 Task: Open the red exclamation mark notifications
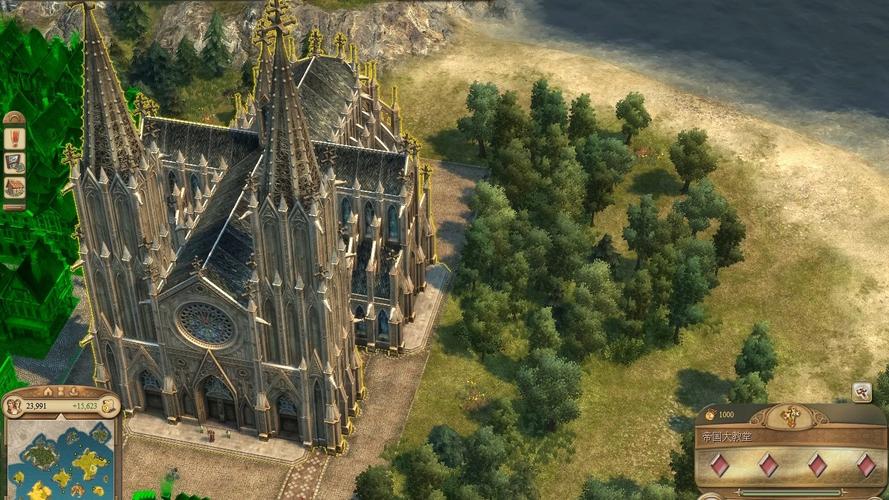click(14, 137)
